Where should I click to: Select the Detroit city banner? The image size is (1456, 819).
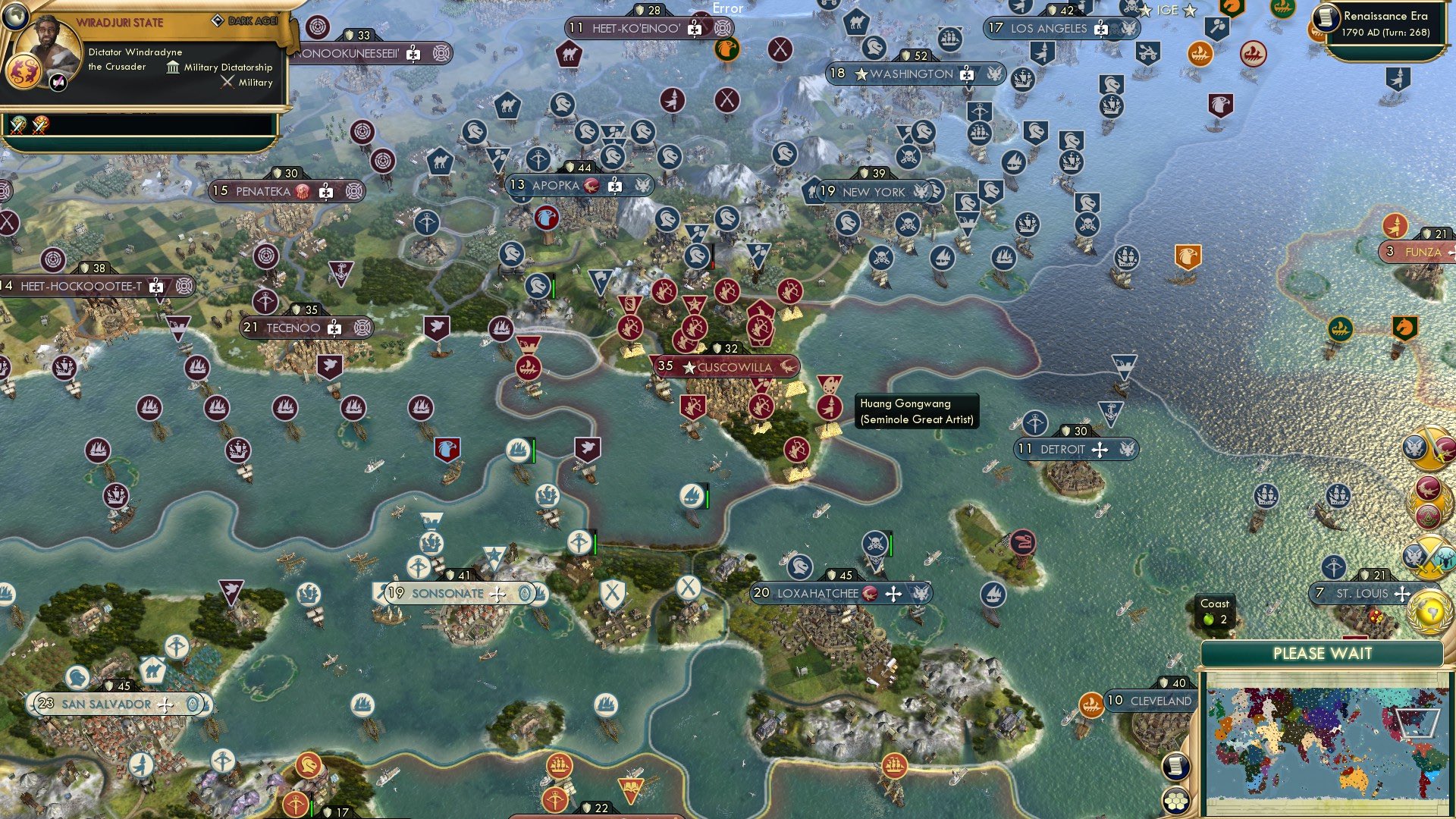[x=1075, y=449]
